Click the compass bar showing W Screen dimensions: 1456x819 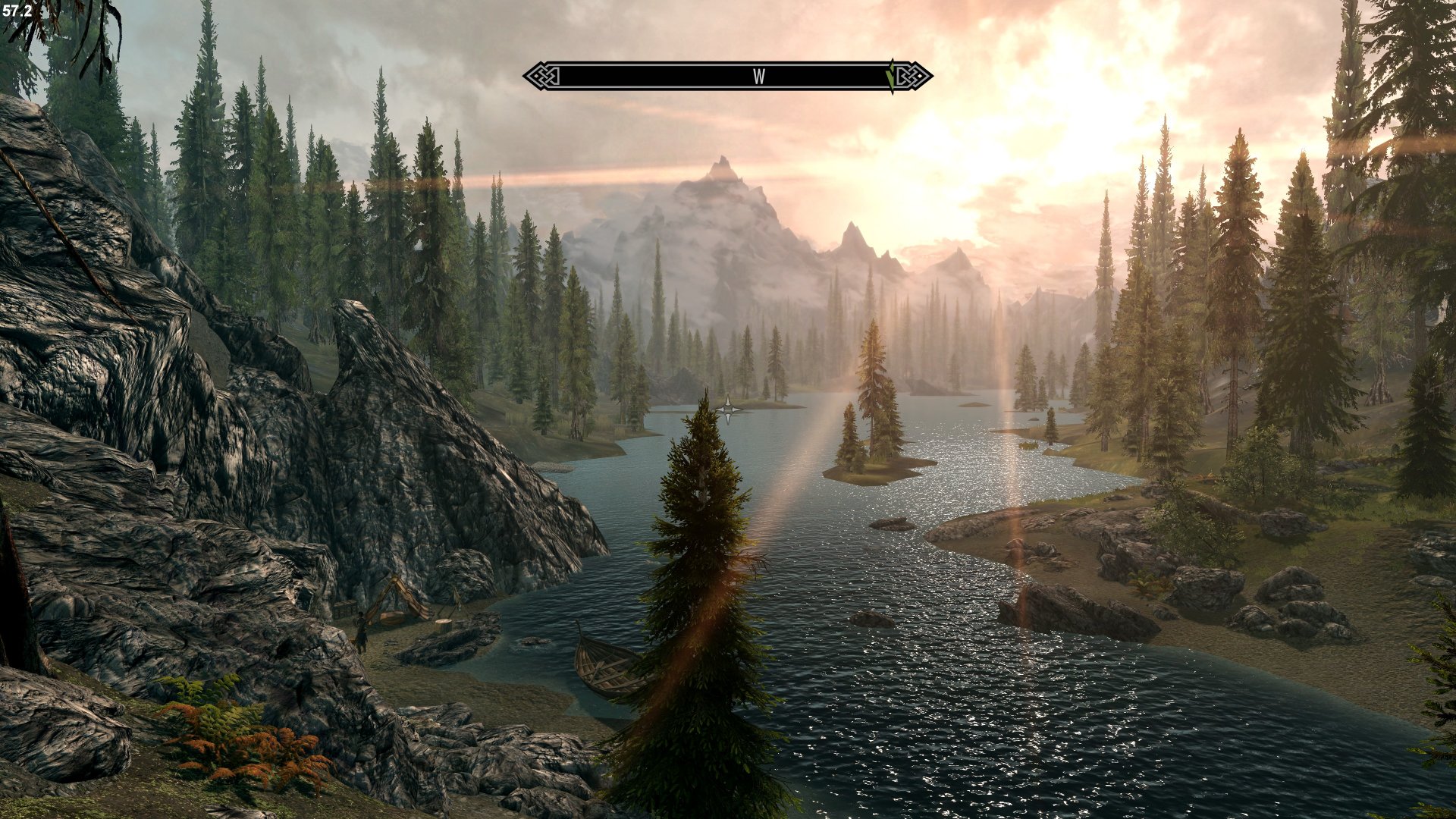coord(726,77)
